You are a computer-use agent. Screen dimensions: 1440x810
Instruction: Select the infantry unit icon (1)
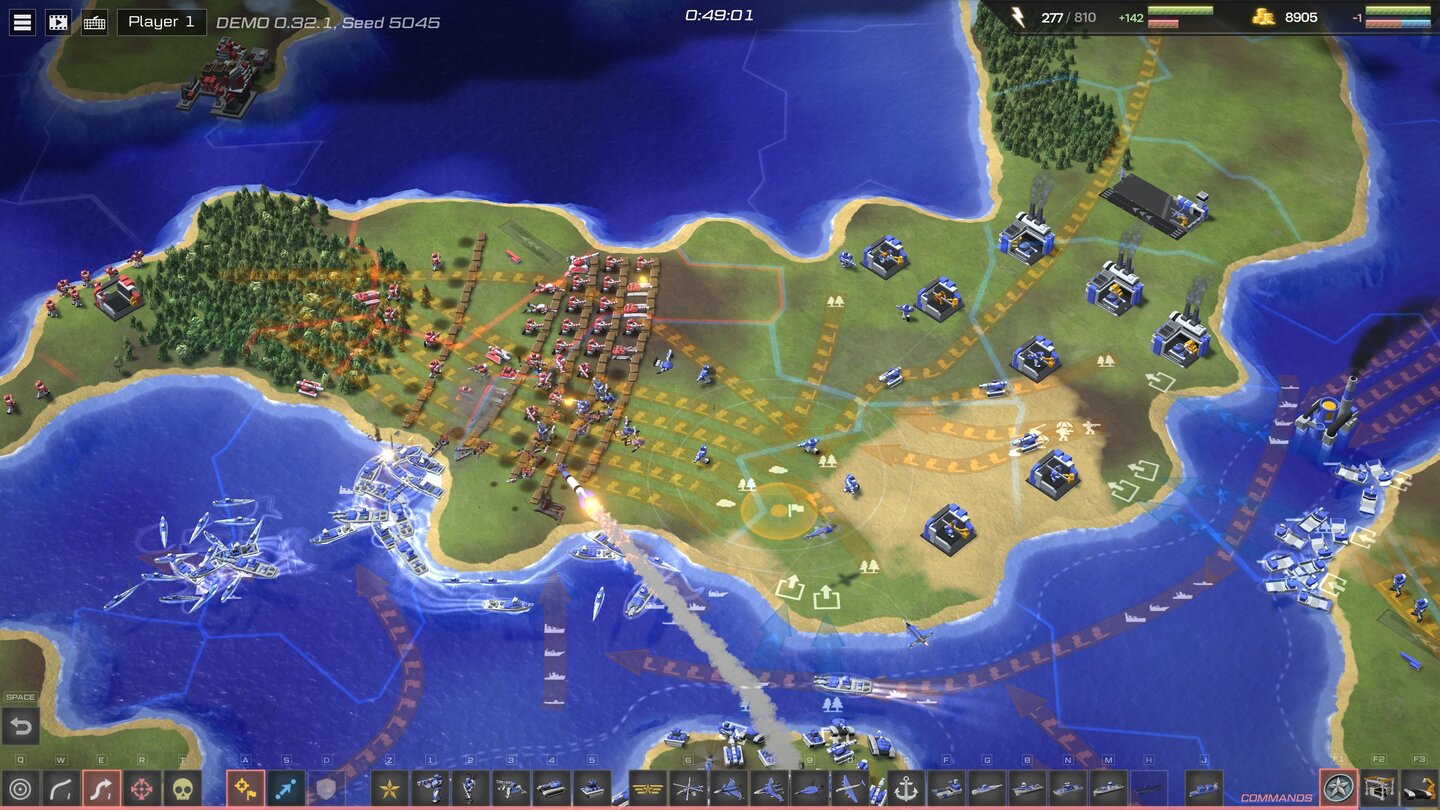click(430, 787)
